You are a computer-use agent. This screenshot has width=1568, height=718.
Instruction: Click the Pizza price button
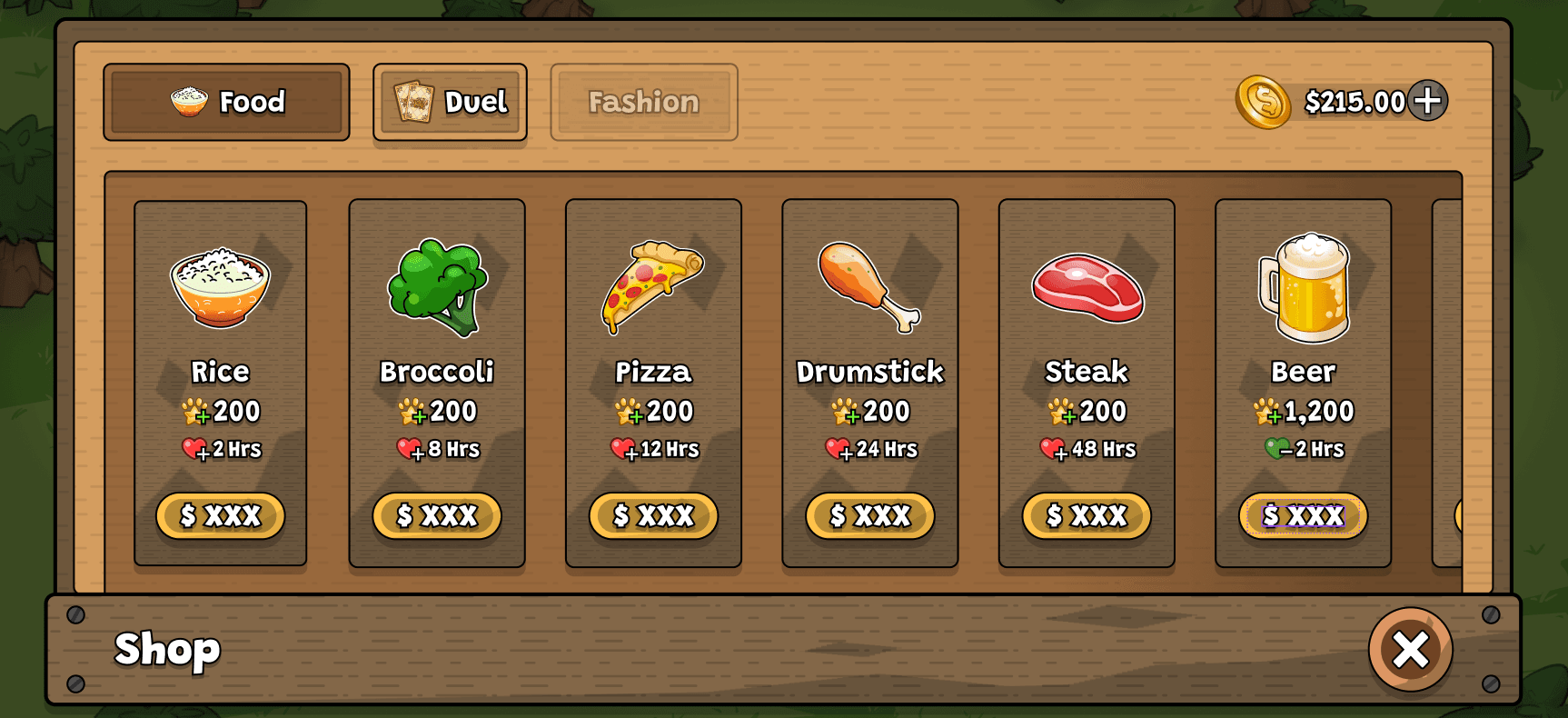pyautogui.click(x=653, y=516)
